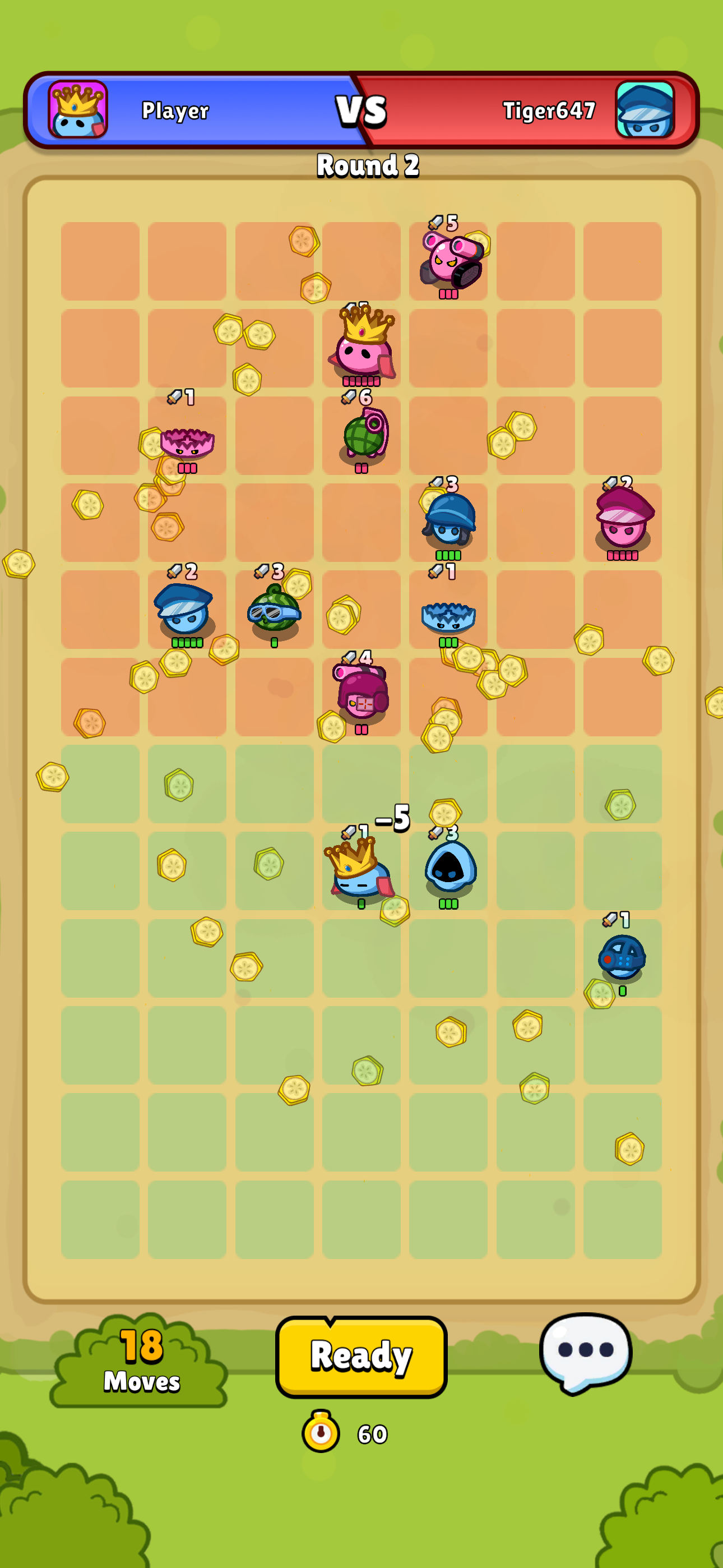Screen dimensions: 723x1568
Task: Select the blue police officer unit
Action: click(x=183, y=615)
